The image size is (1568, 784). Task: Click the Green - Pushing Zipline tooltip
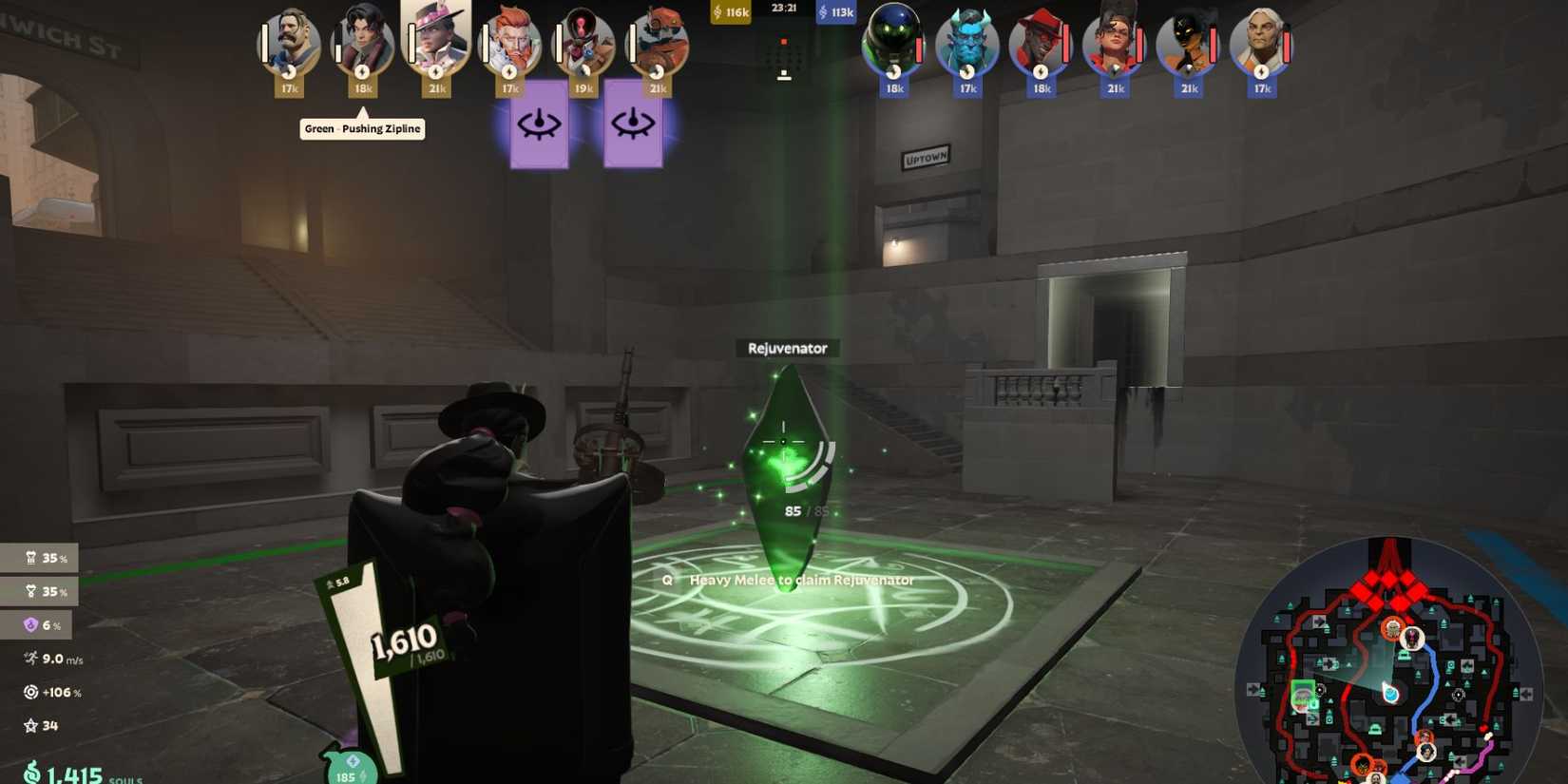[x=362, y=128]
